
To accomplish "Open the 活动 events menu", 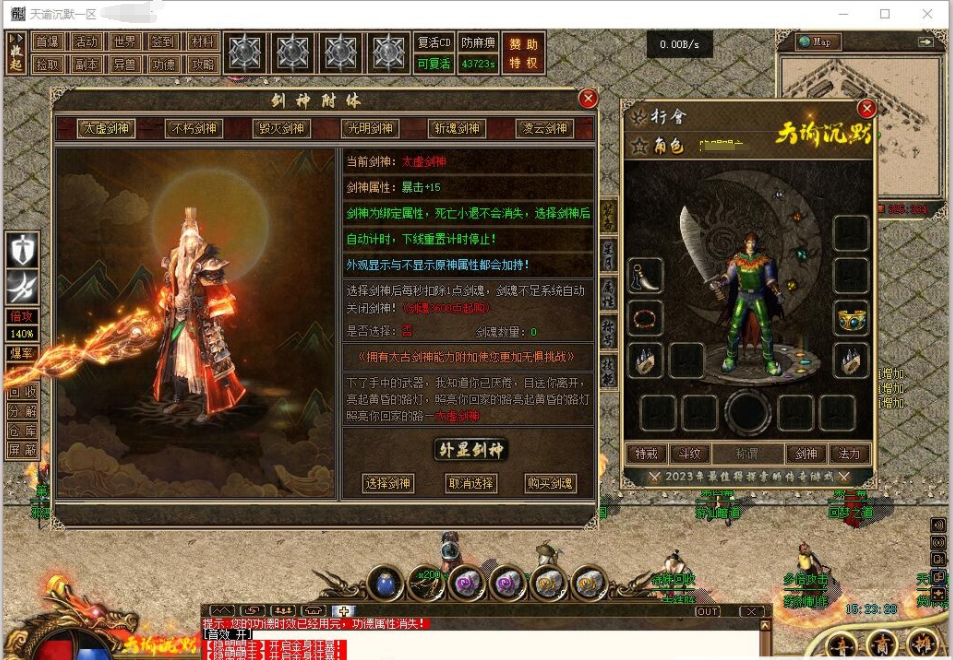I will [x=87, y=41].
